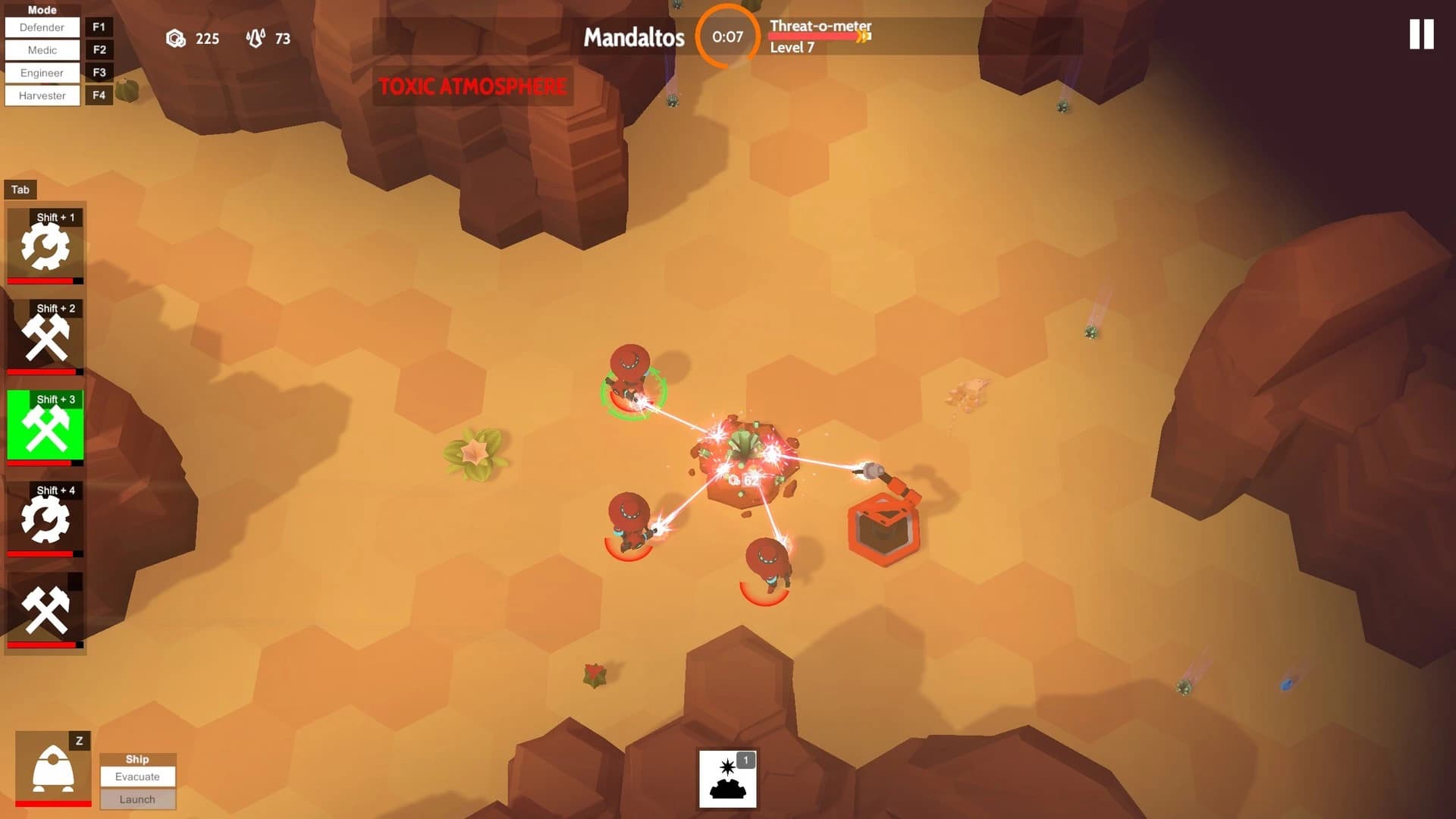Switch to Engineer mode

[42, 73]
